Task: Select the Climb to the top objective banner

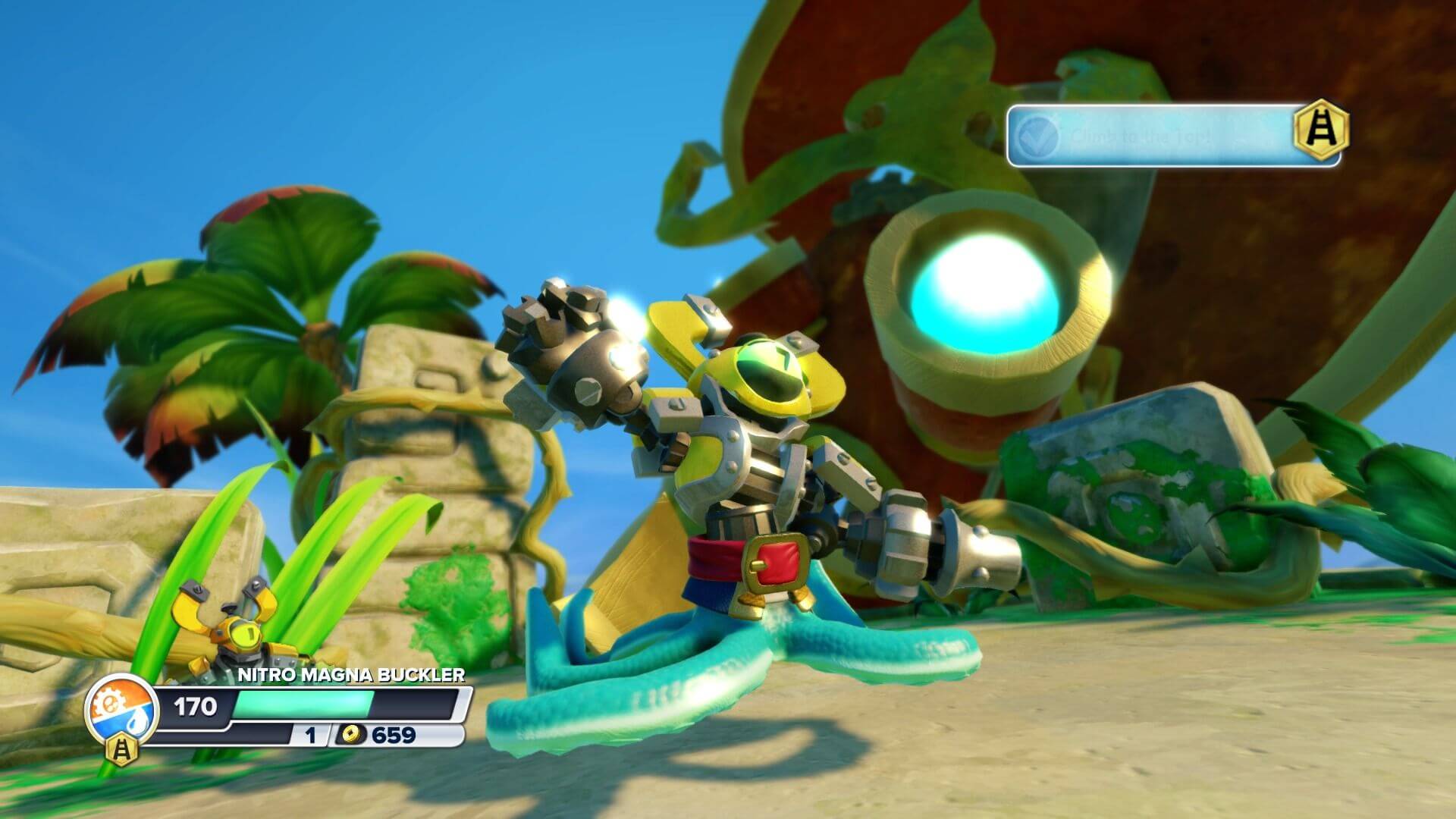Action: pyautogui.click(x=1160, y=136)
